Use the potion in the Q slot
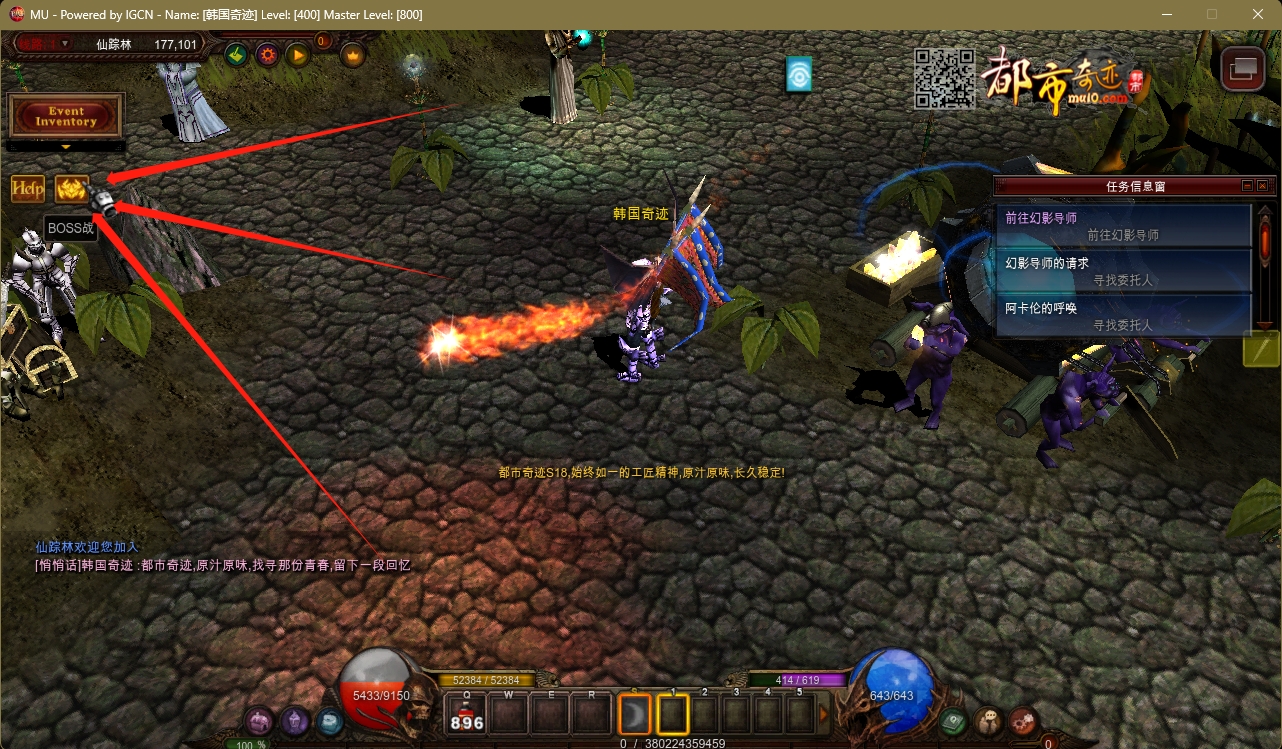Viewport: 1282px width, 749px height. click(467, 716)
